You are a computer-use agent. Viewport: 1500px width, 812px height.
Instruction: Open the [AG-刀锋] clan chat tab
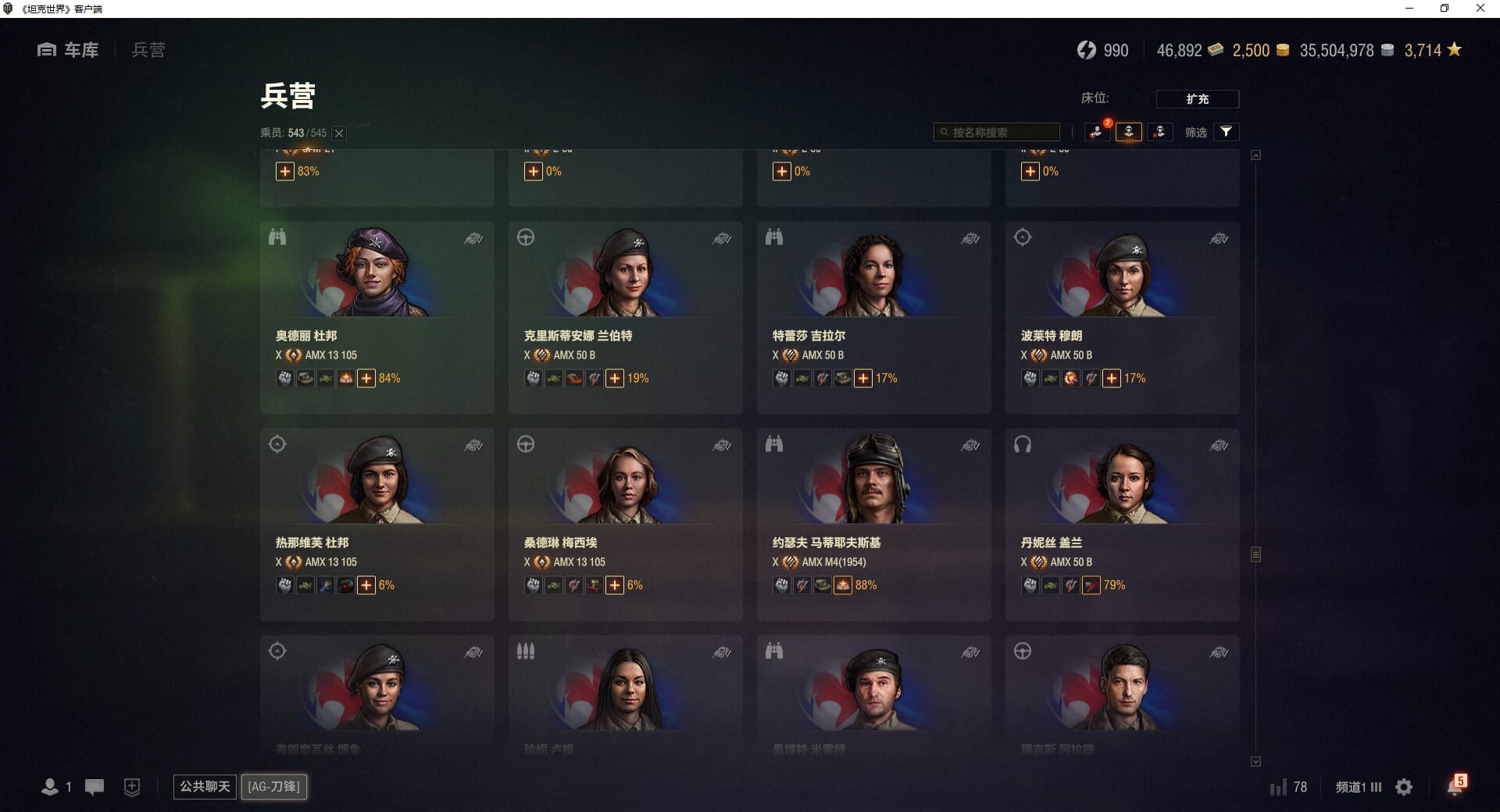[273, 786]
